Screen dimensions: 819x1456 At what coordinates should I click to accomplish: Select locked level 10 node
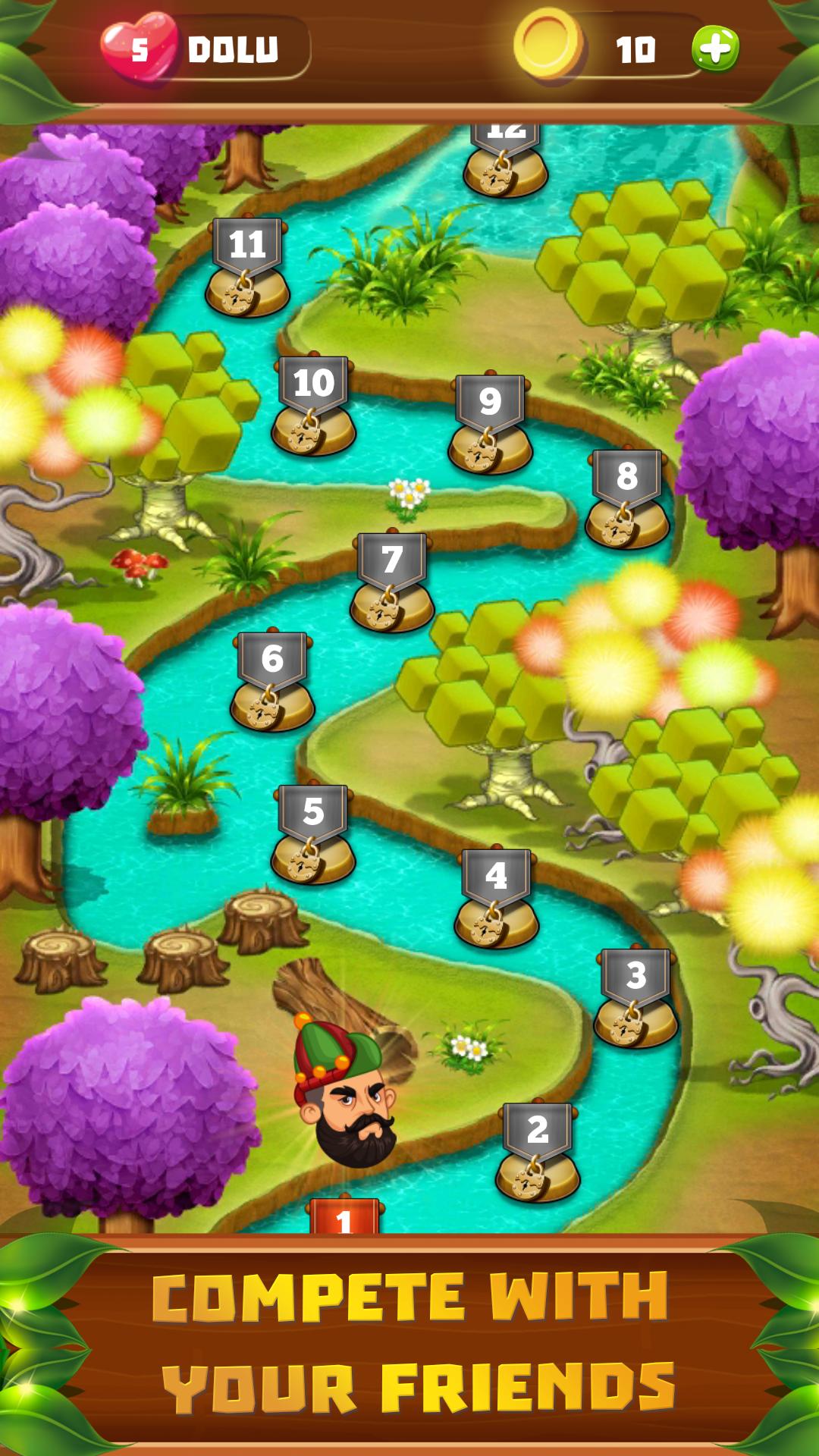[x=313, y=406]
